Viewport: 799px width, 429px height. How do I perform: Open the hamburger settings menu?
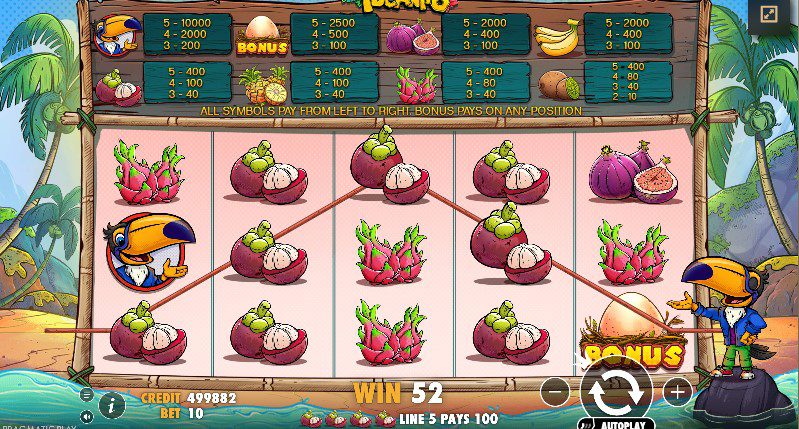tap(87, 395)
